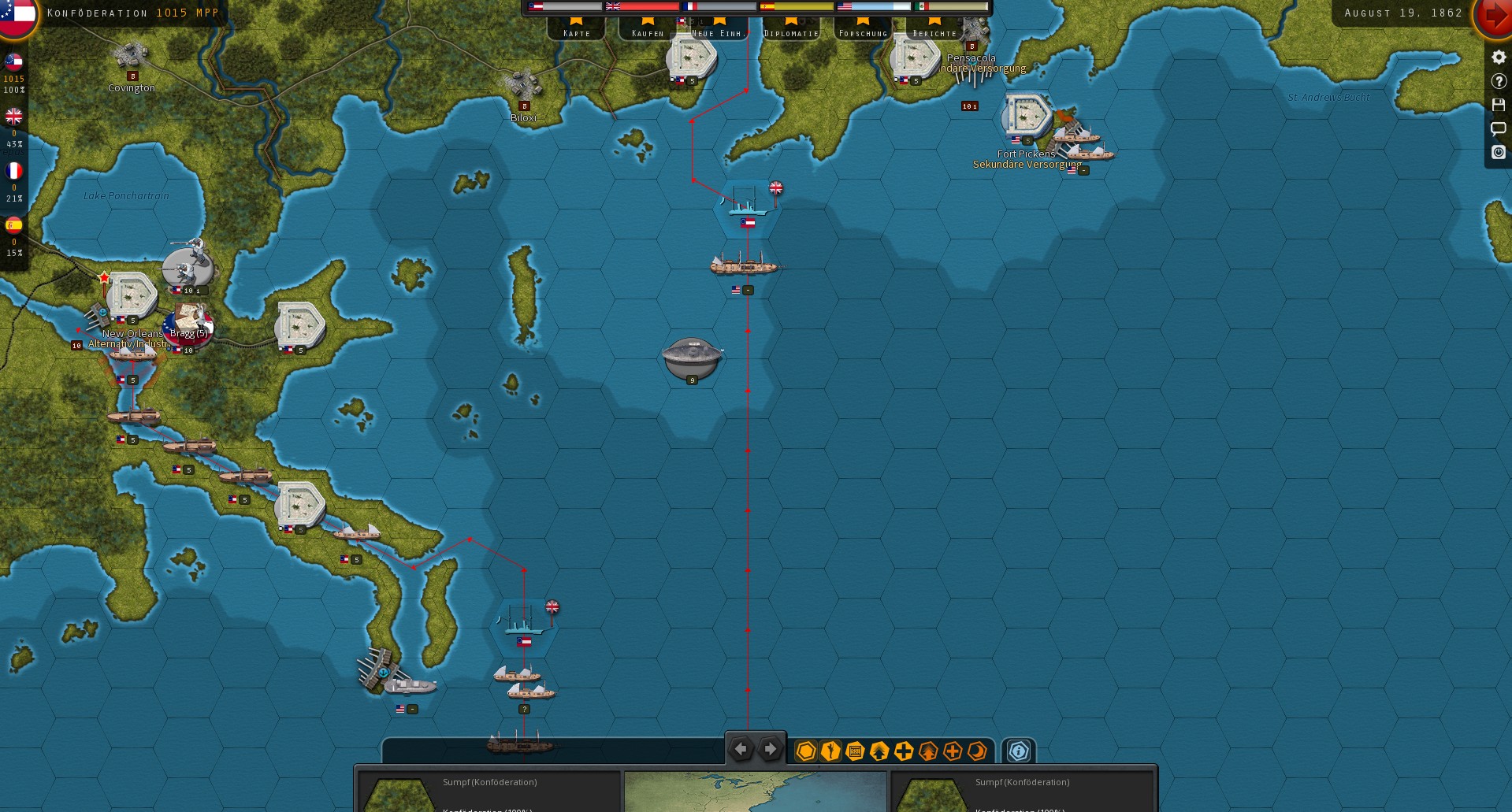Save game with the floppy disk icon
The image size is (1512, 812).
coord(1498,105)
